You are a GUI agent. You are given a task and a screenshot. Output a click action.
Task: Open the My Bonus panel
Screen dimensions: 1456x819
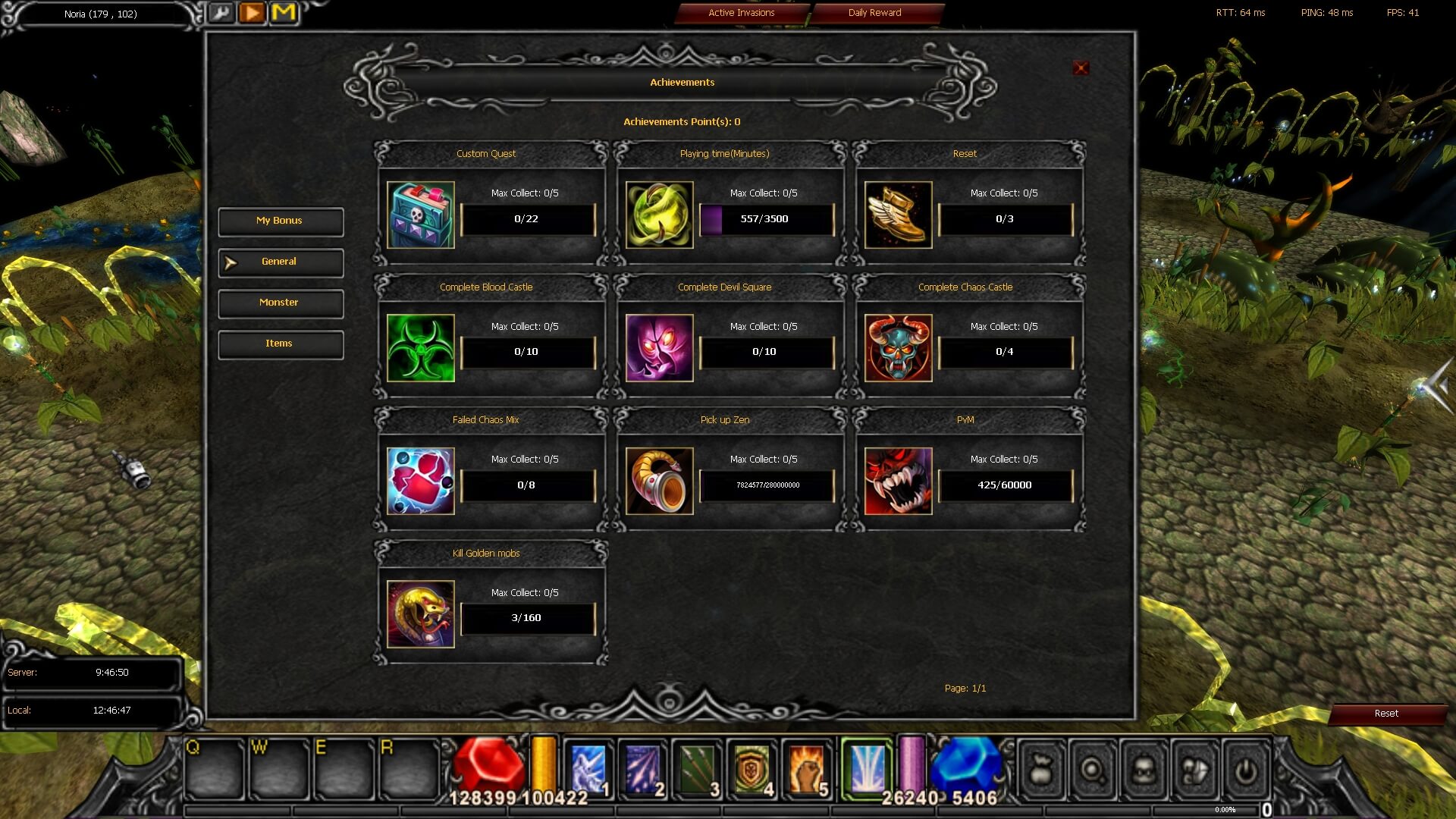[x=280, y=221]
